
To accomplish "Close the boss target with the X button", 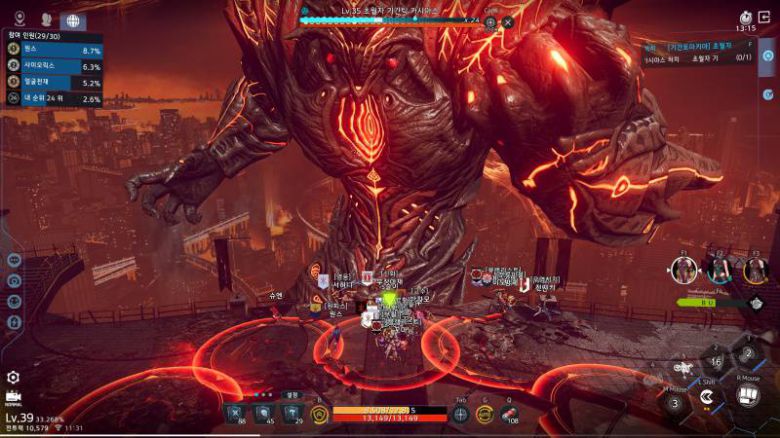I will coord(508,22).
